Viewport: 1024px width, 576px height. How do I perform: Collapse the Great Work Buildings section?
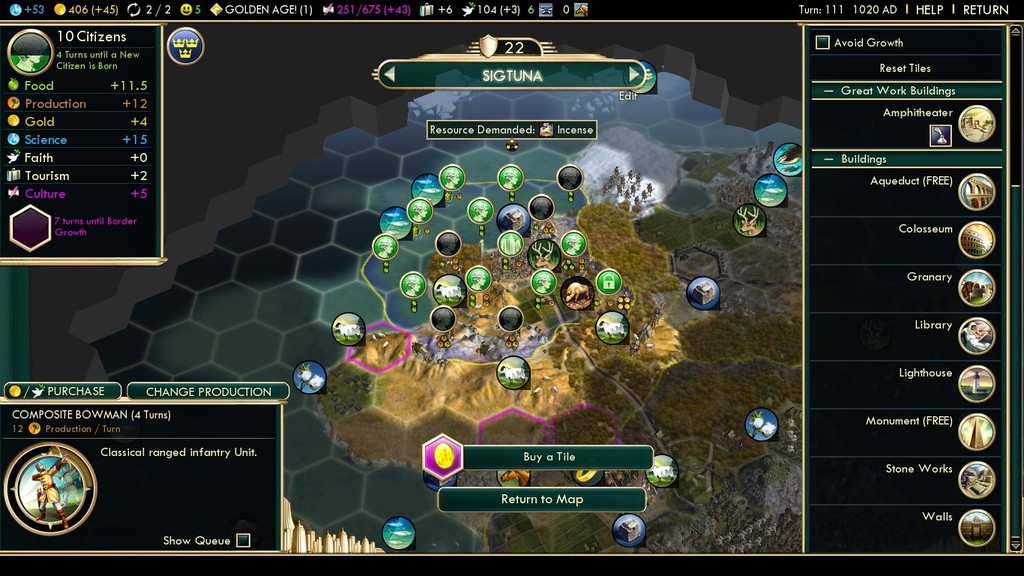click(828, 91)
